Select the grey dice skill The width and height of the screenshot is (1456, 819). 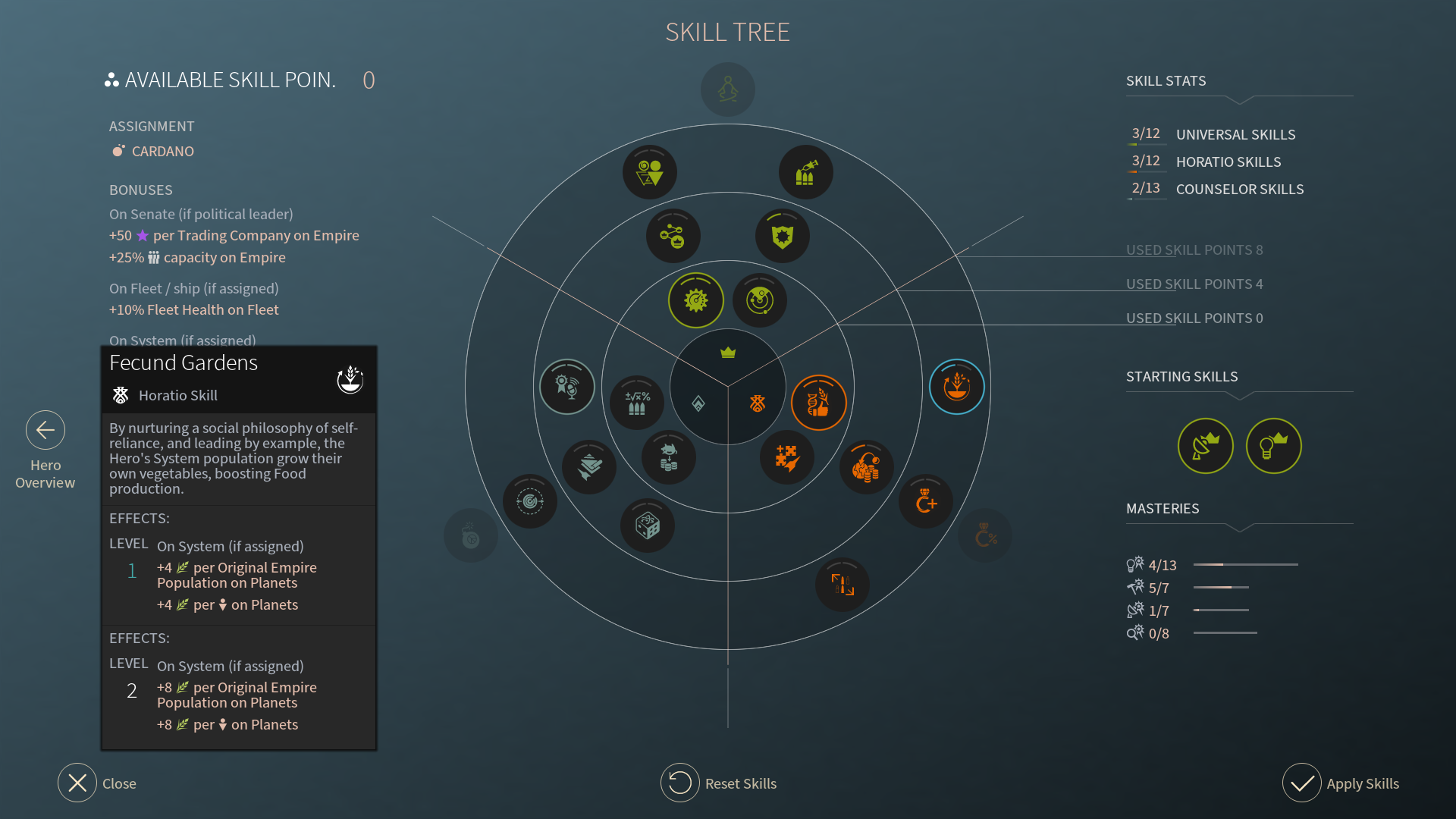tap(647, 525)
